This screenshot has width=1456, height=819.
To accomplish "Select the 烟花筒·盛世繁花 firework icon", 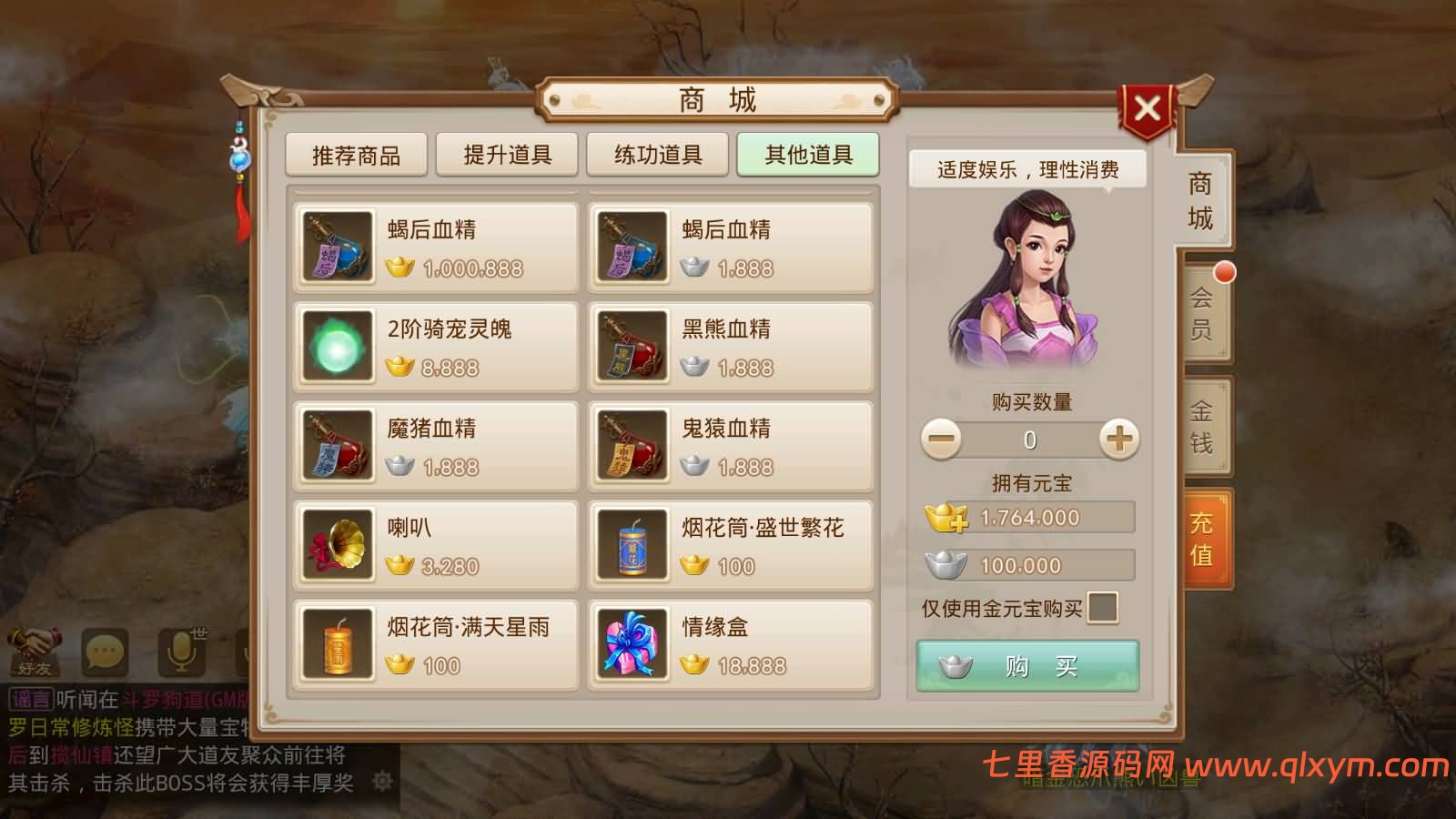I will pos(632,545).
